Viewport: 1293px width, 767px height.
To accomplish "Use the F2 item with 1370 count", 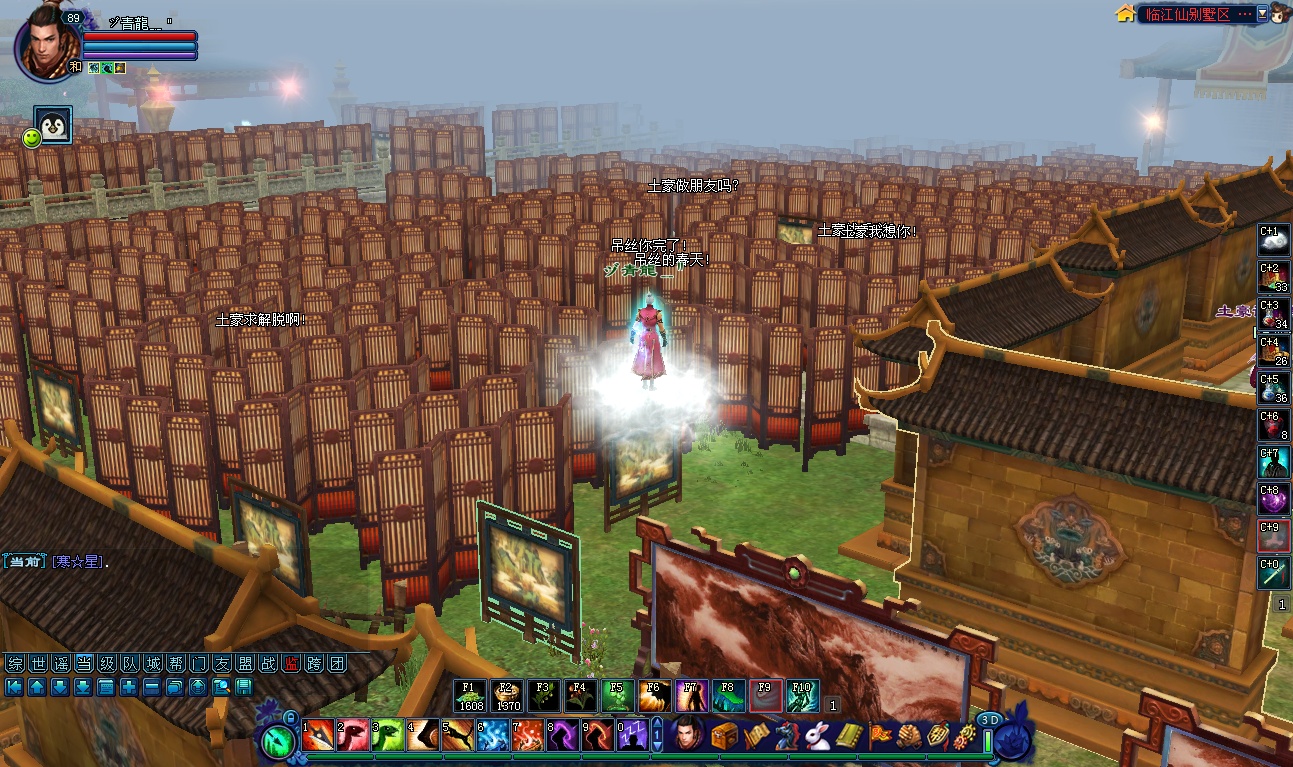I will pos(507,695).
